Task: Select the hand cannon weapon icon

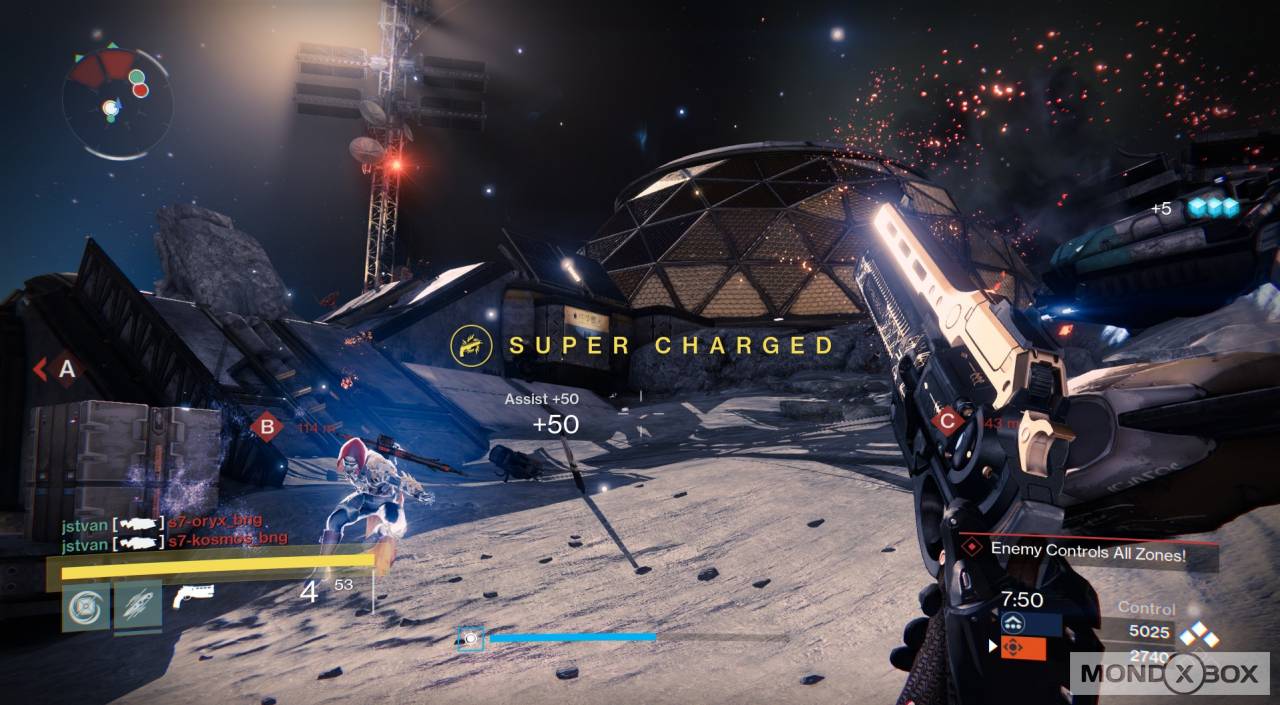Action: pyautogui.click(x=192, y=596)
